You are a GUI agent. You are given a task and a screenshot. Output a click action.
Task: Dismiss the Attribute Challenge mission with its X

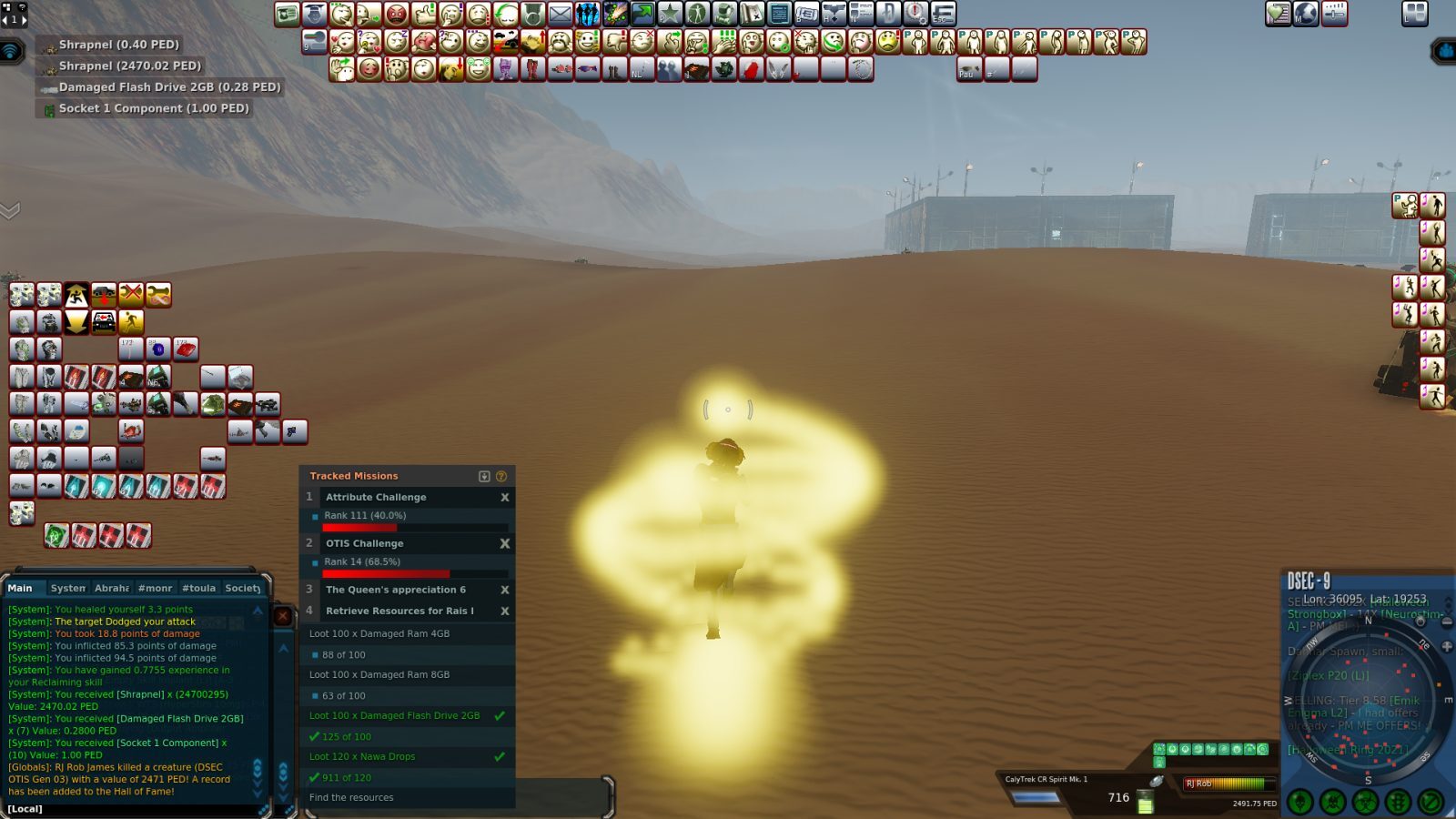(505, 497)
